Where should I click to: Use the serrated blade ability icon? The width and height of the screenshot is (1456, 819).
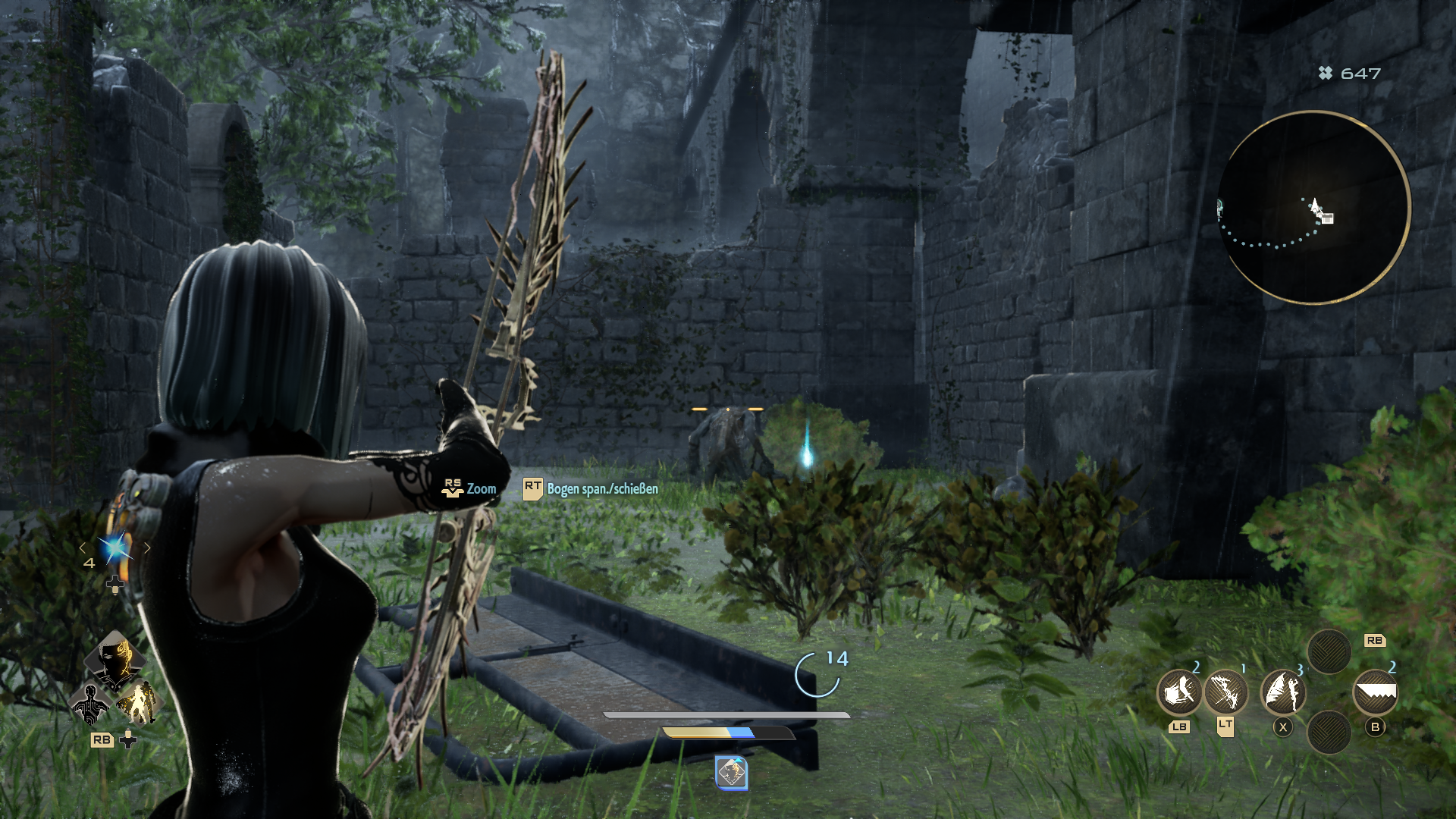coord(1375,692)
